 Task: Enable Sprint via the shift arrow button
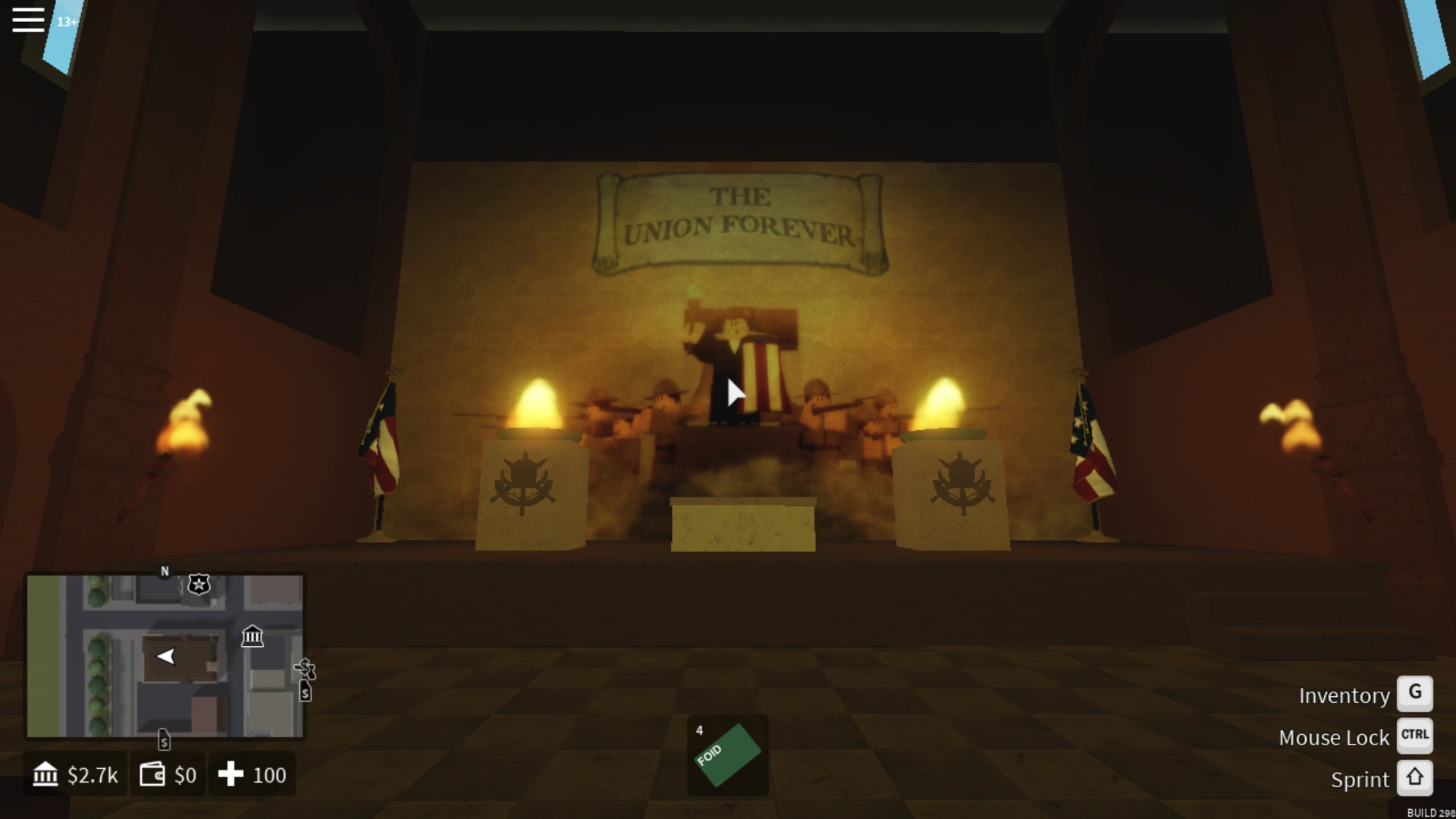pyautogui.click(x=1415, y=777)
